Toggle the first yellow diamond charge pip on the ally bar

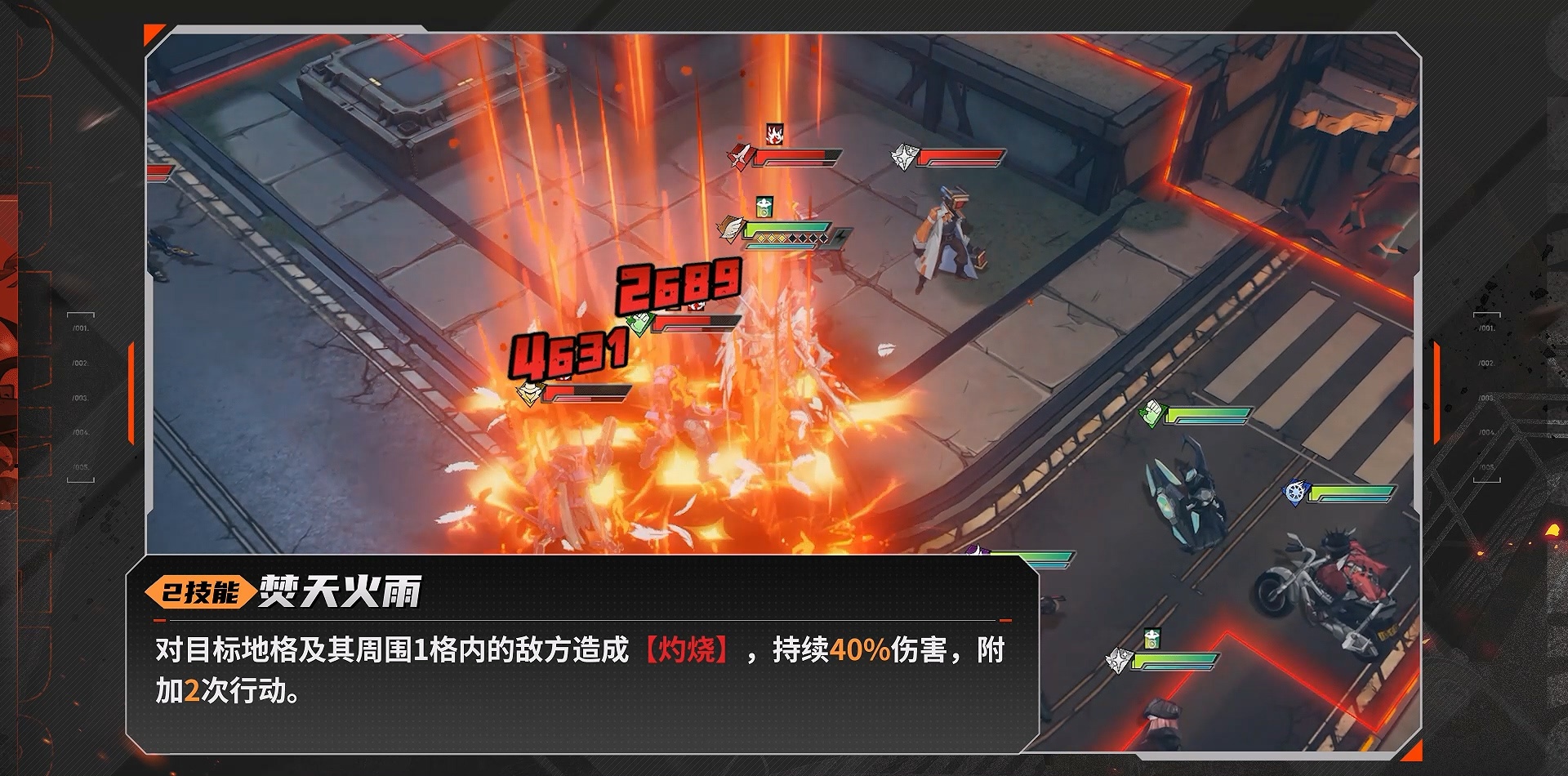coord(760,238)
